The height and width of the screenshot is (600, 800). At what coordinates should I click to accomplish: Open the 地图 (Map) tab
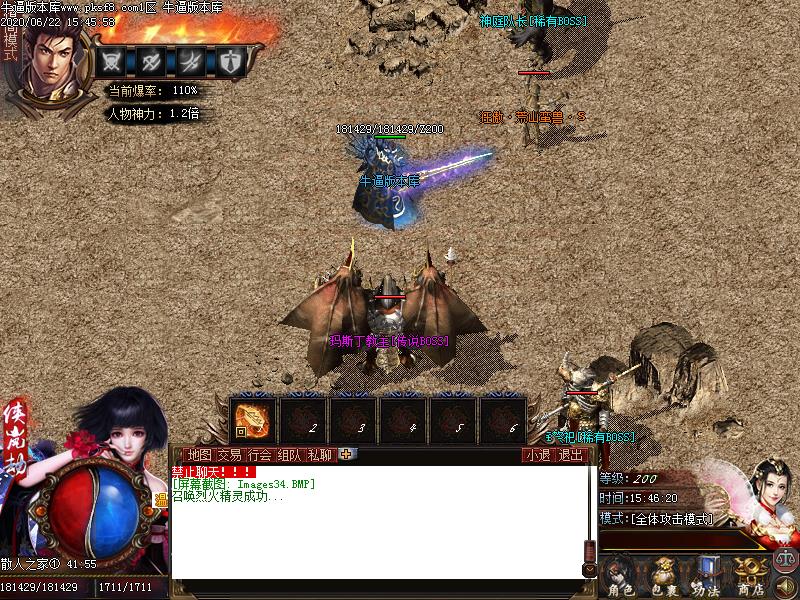click(x=200, y=455)
